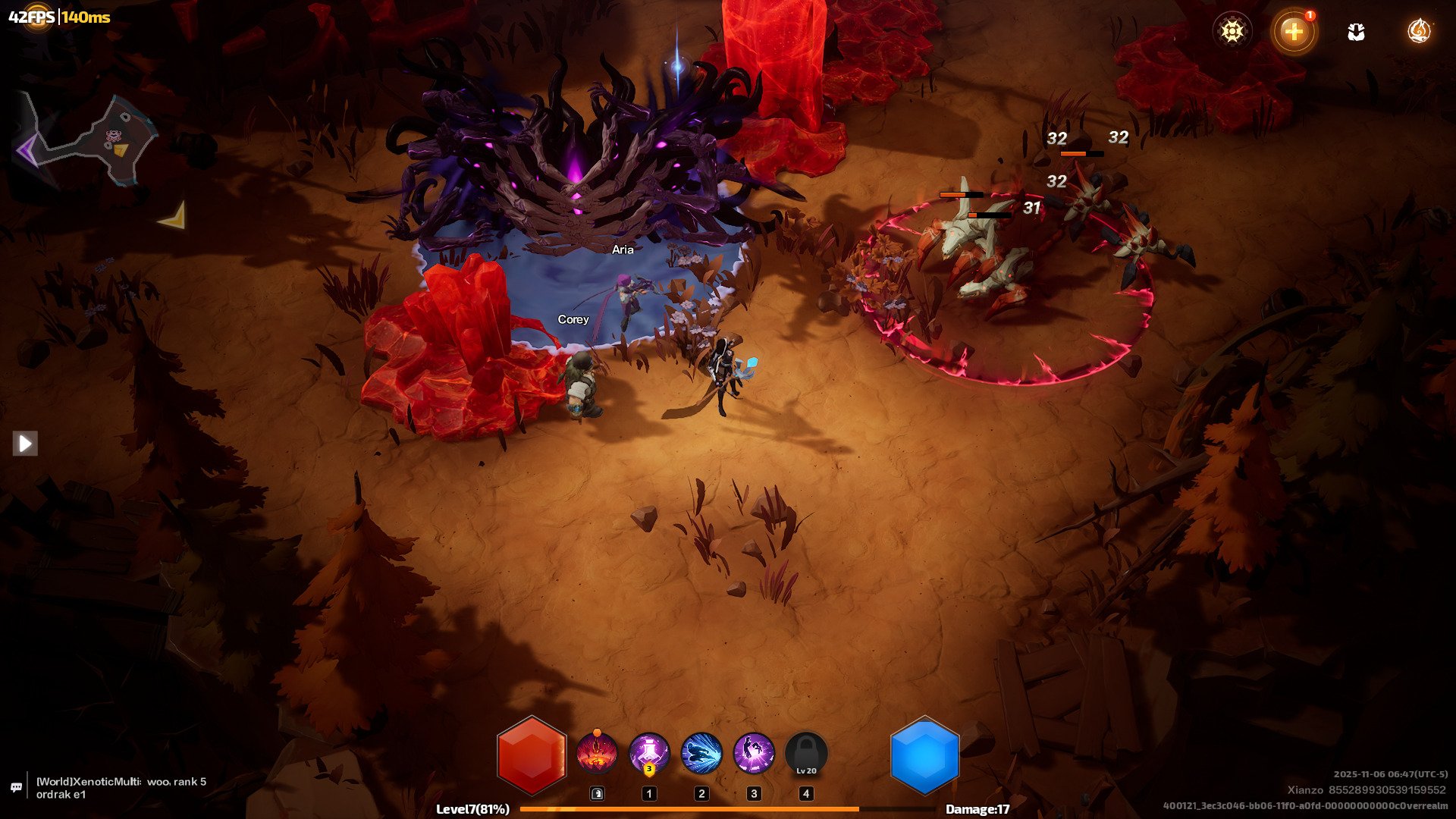Image resolution: width=1456 pixels, height=819 pixels.
Task: Activate the blue dash skill
Action: [x=701, y=753]
